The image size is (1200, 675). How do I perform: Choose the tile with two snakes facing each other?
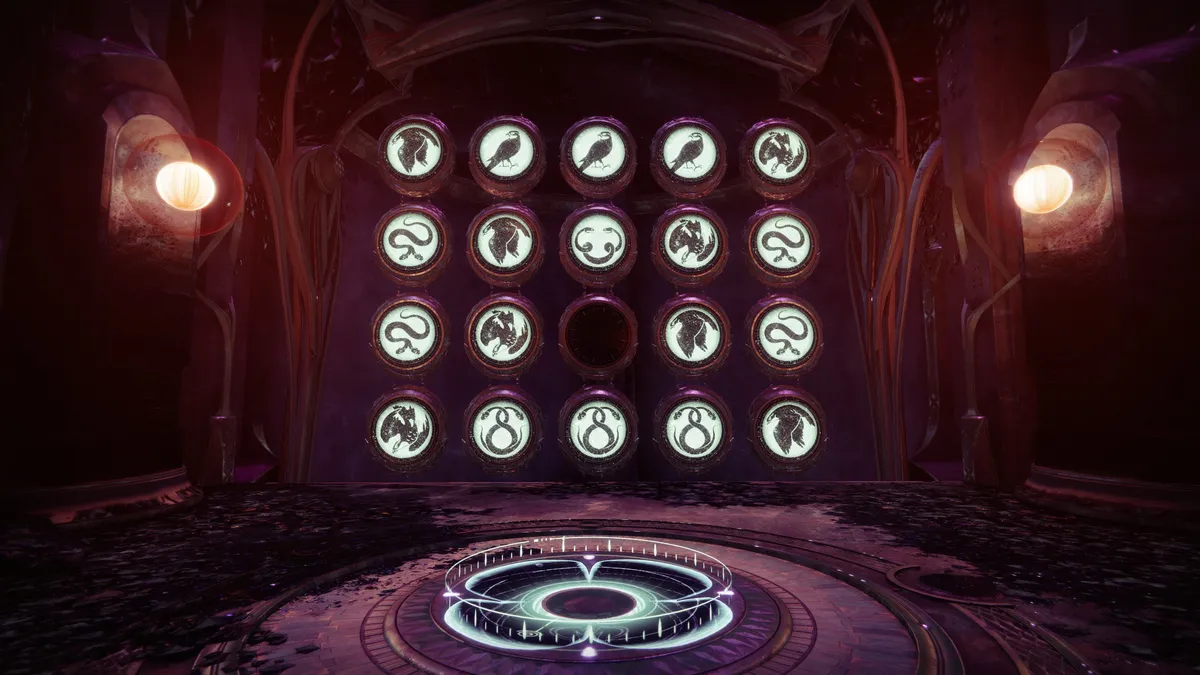pyautogui.click(x=598, y=243)
